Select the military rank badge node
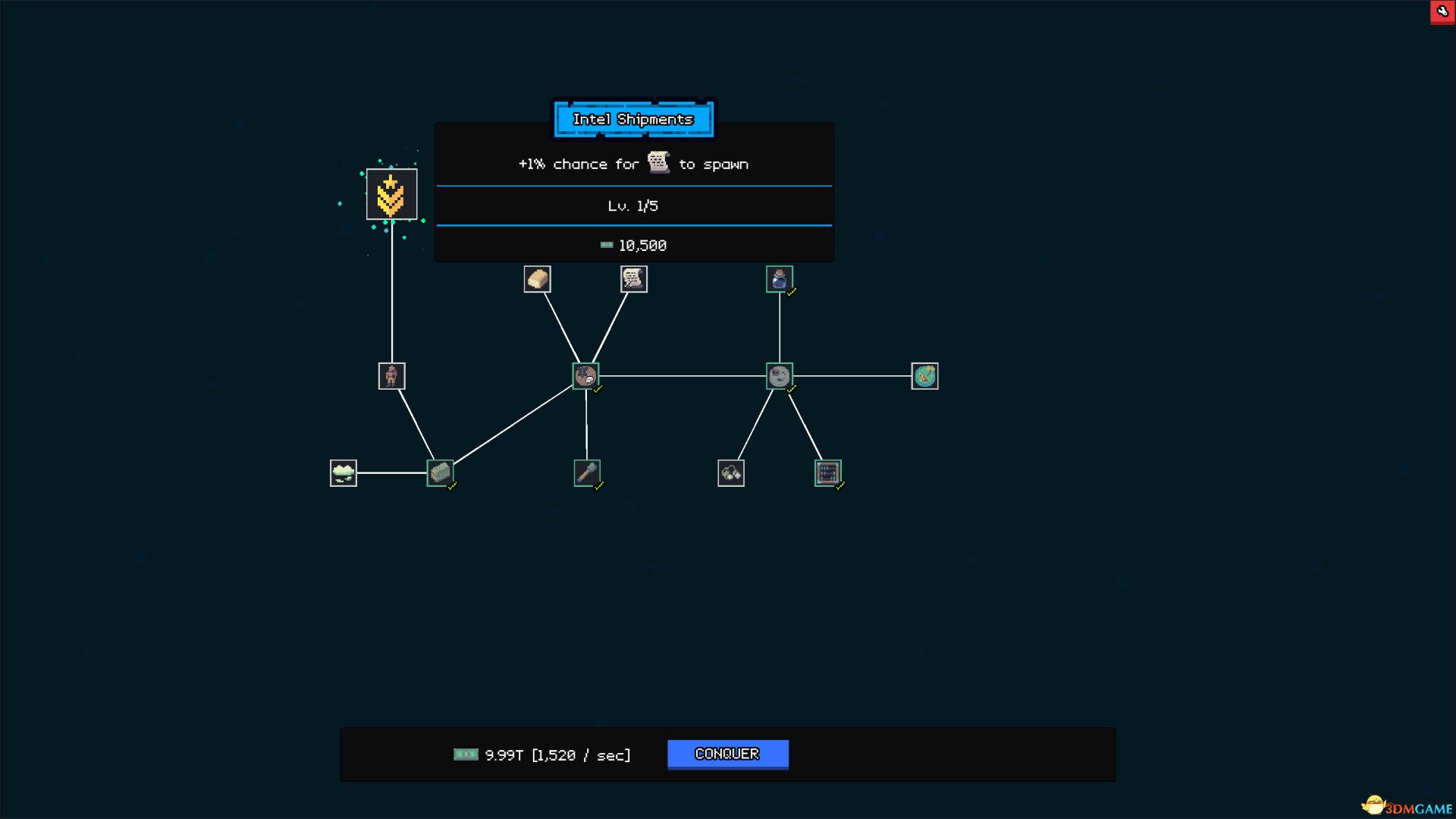 coord(391,195)
